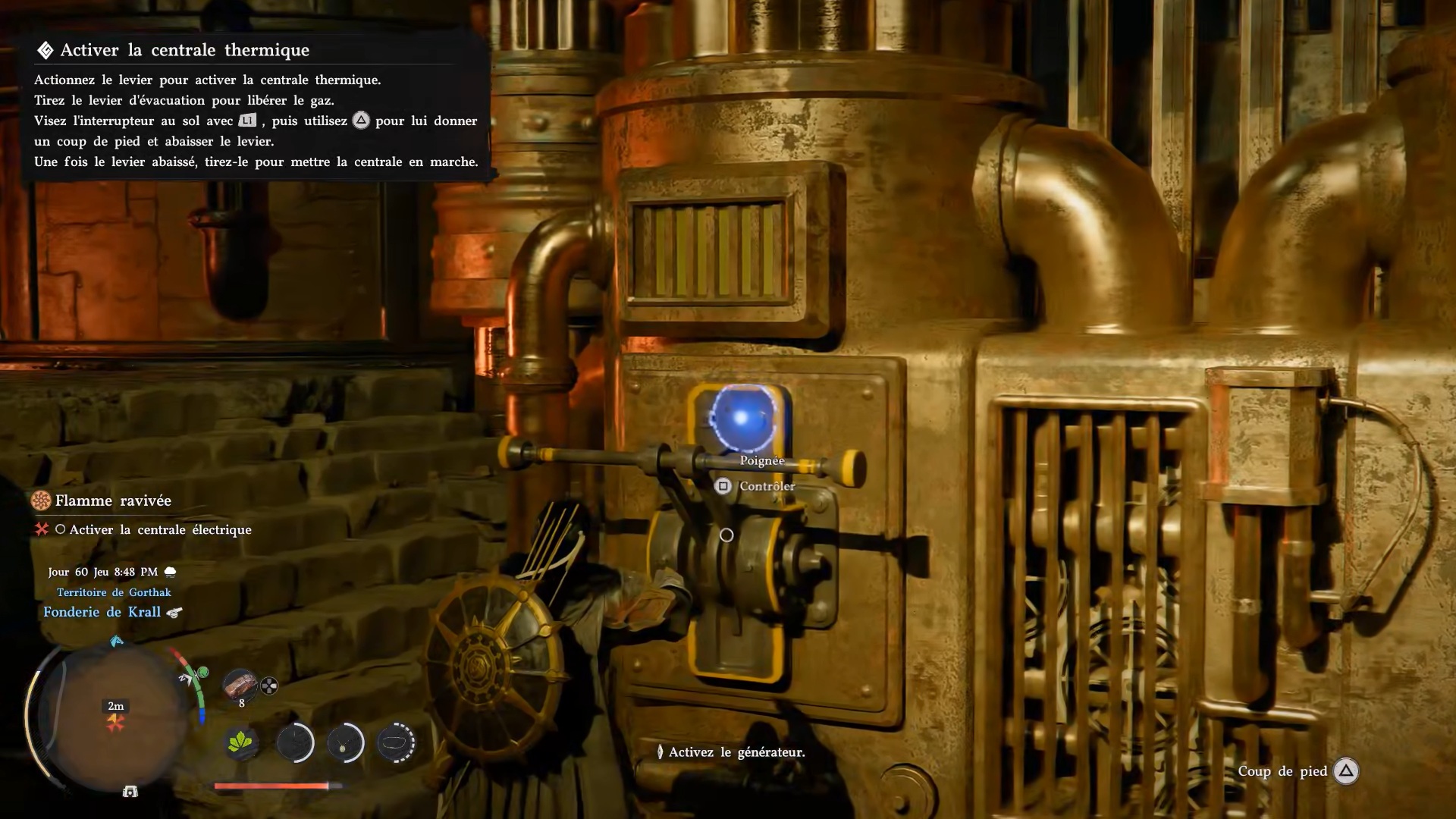1456x819 pixels.
Task: Select the Activer la centrale électrique objective
Action: 160,529
